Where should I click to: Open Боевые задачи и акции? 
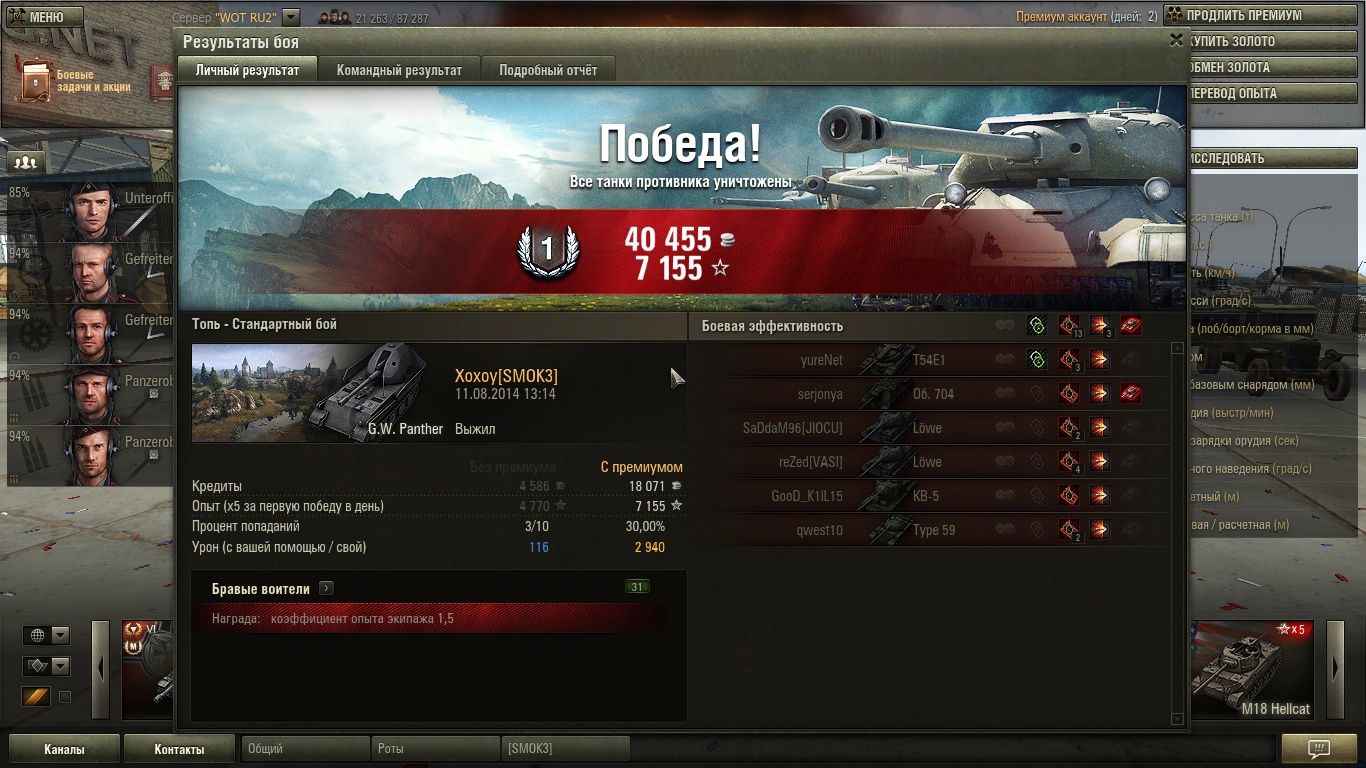pyautogui.click(x=75, y=80)
